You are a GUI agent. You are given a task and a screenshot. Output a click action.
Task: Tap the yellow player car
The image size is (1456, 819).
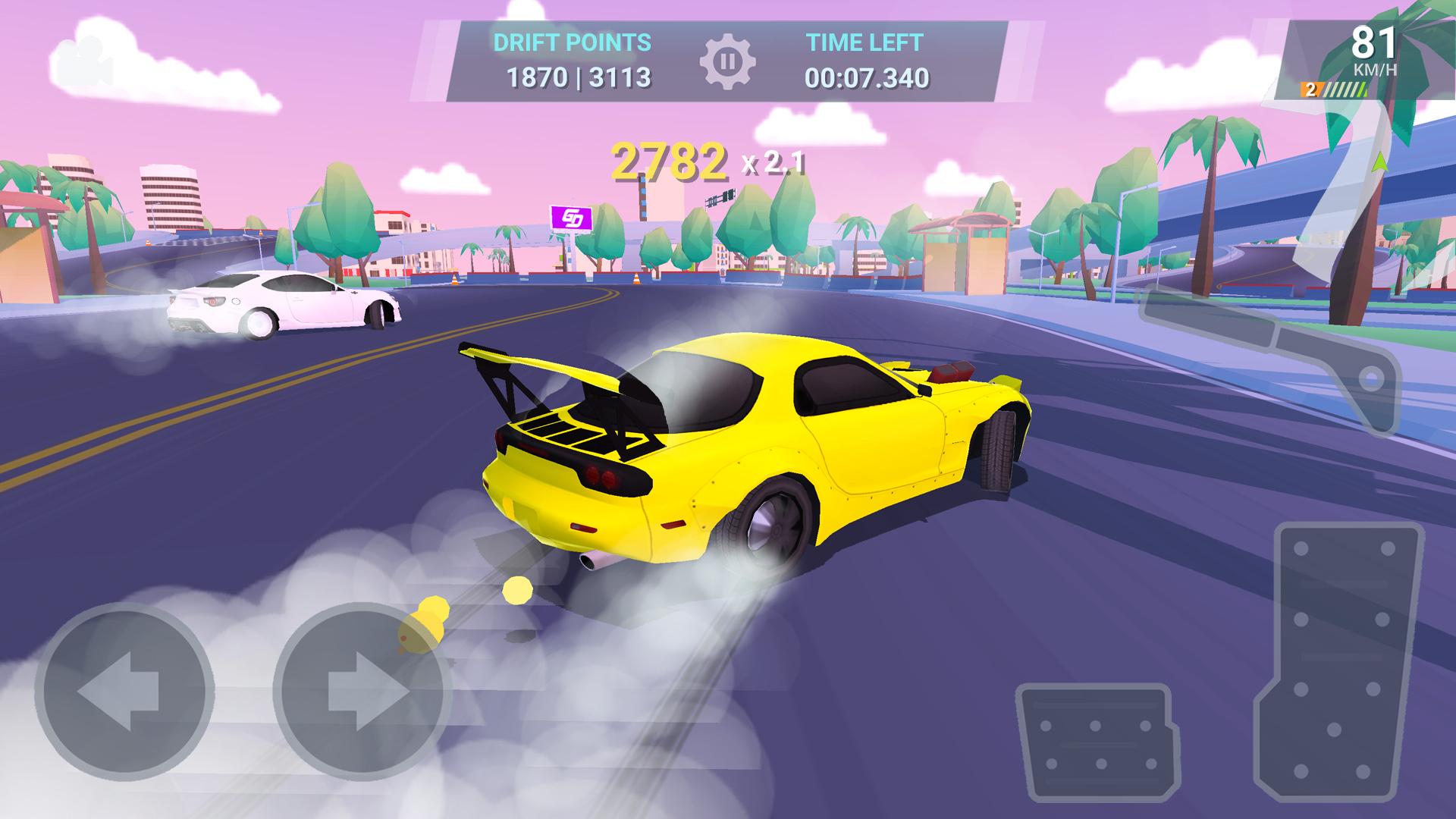[x=758, y=447]
